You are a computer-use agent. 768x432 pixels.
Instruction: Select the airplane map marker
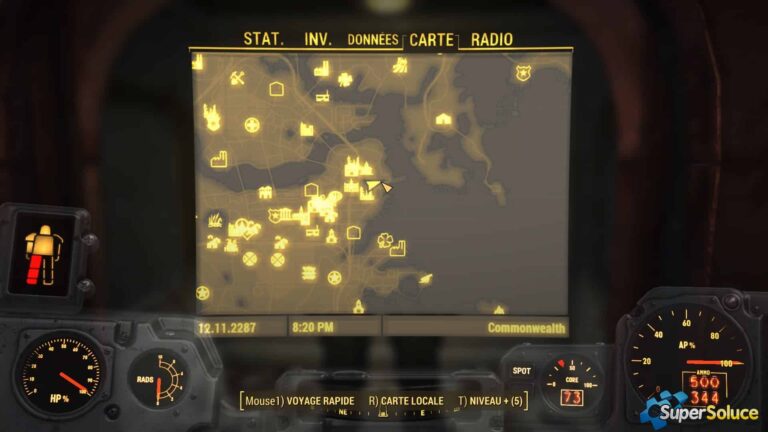tap(427, 277)
